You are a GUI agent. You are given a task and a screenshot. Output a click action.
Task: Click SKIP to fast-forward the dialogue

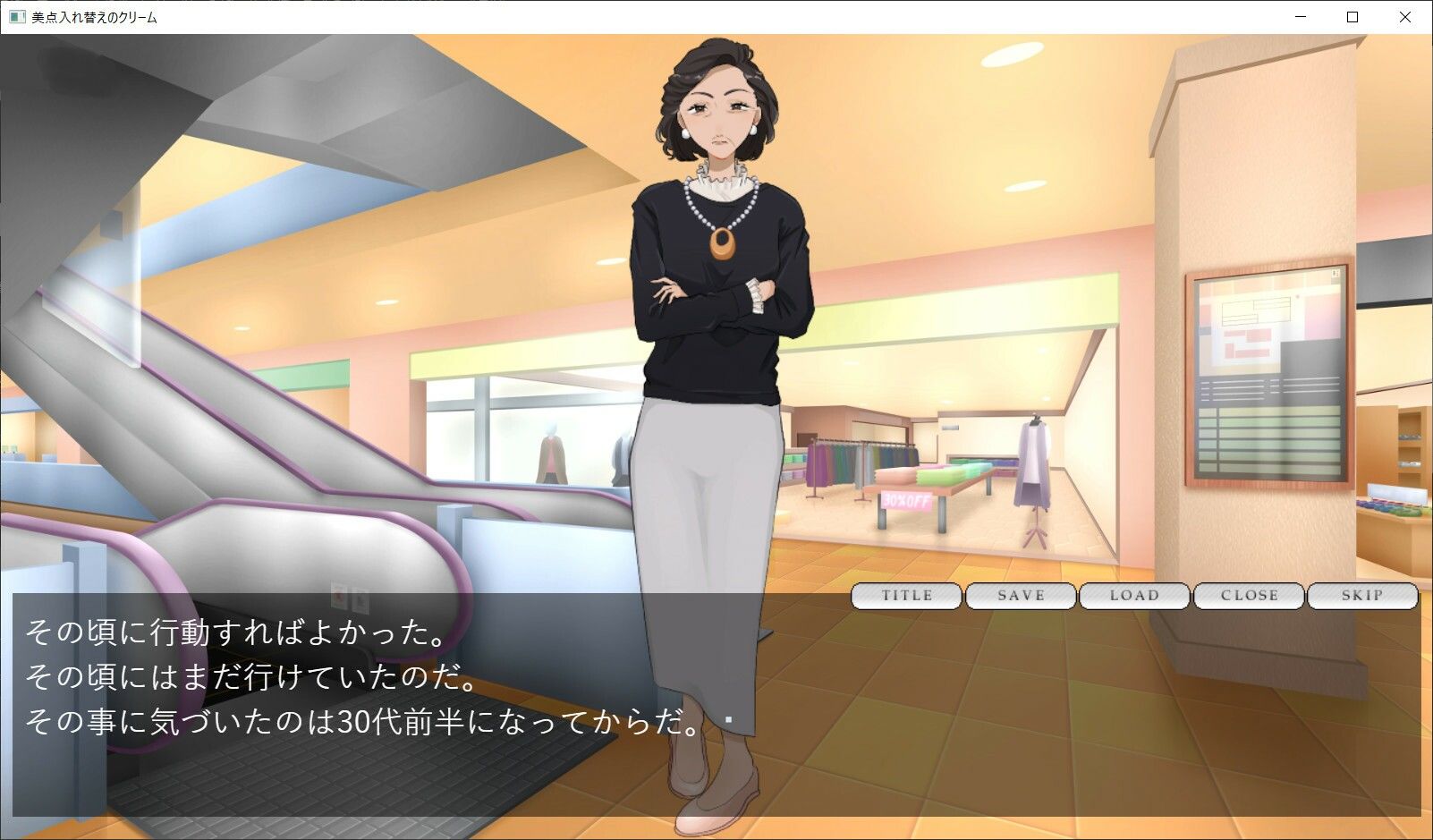(x=1363, y=596)
